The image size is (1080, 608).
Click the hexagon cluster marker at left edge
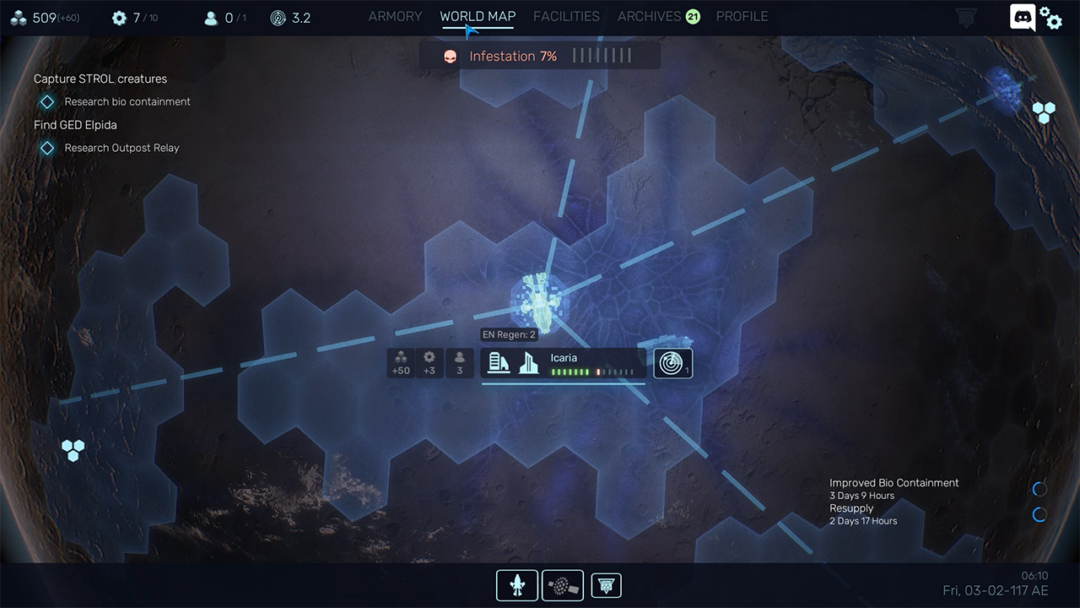pyautogui.click(x=73, y=450)
